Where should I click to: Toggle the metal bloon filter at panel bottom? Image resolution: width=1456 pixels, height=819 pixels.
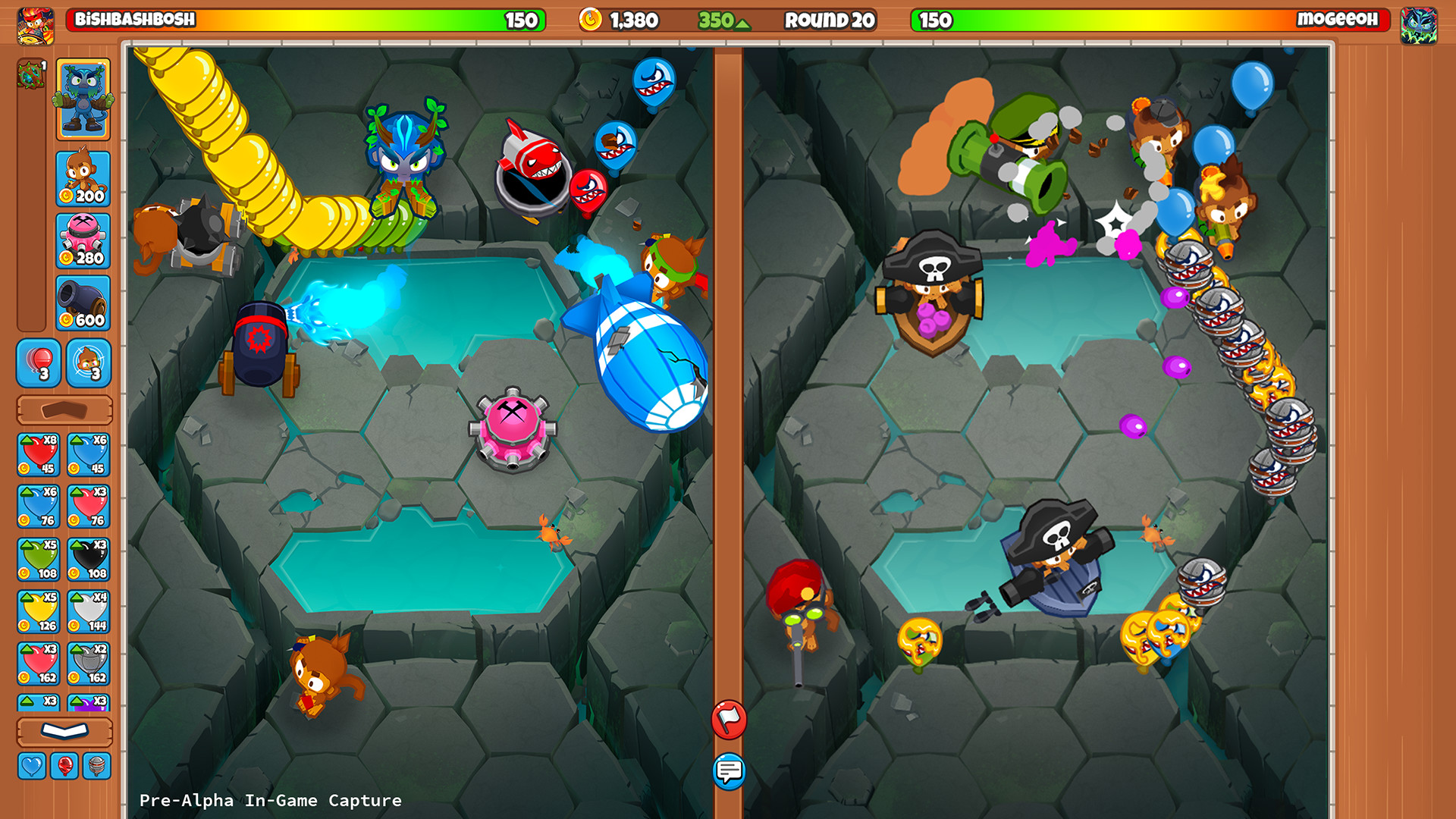[96, 767]
